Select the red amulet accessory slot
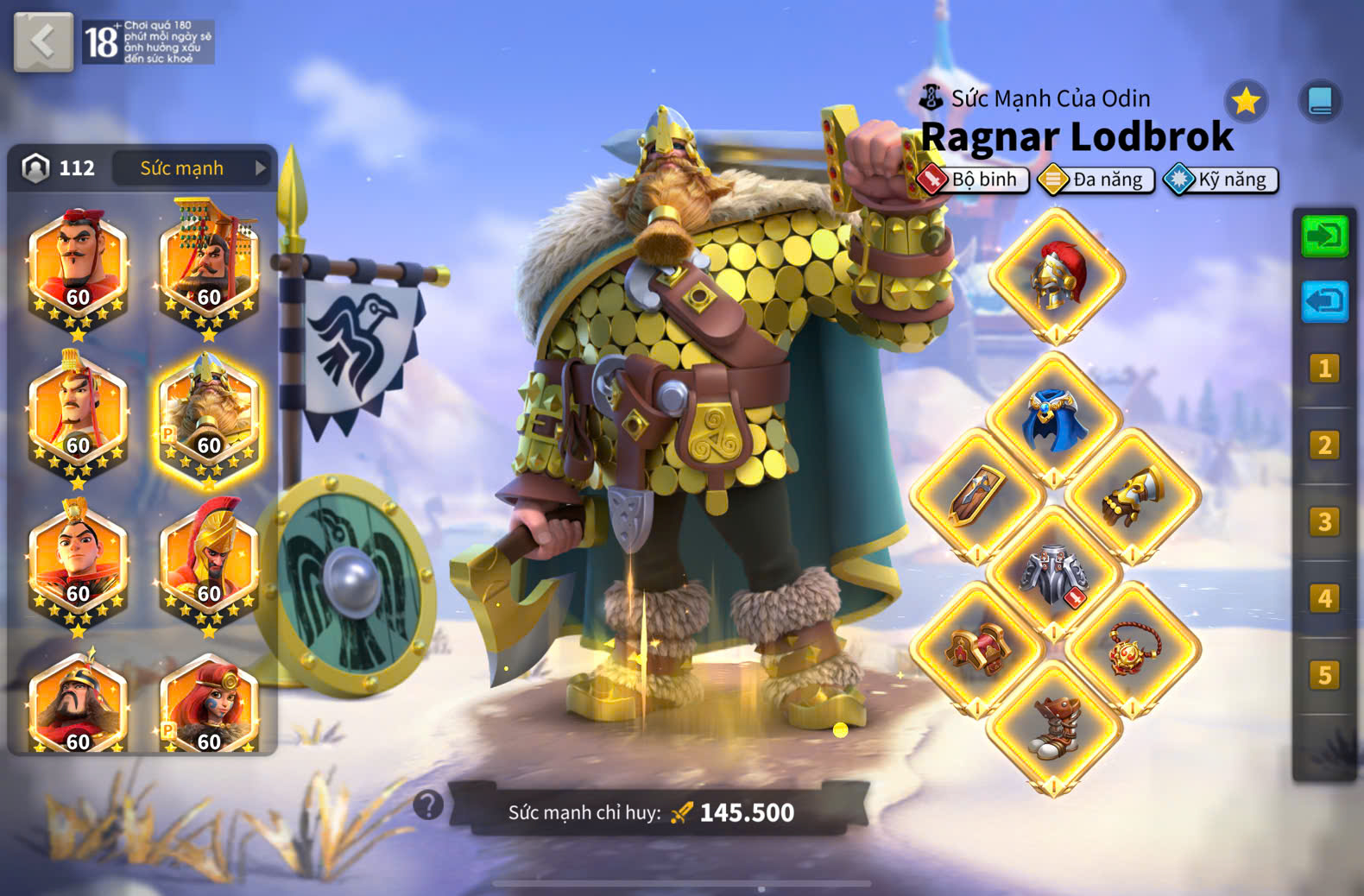The width and height of the screenshot is (1364, 896). 1132,650
